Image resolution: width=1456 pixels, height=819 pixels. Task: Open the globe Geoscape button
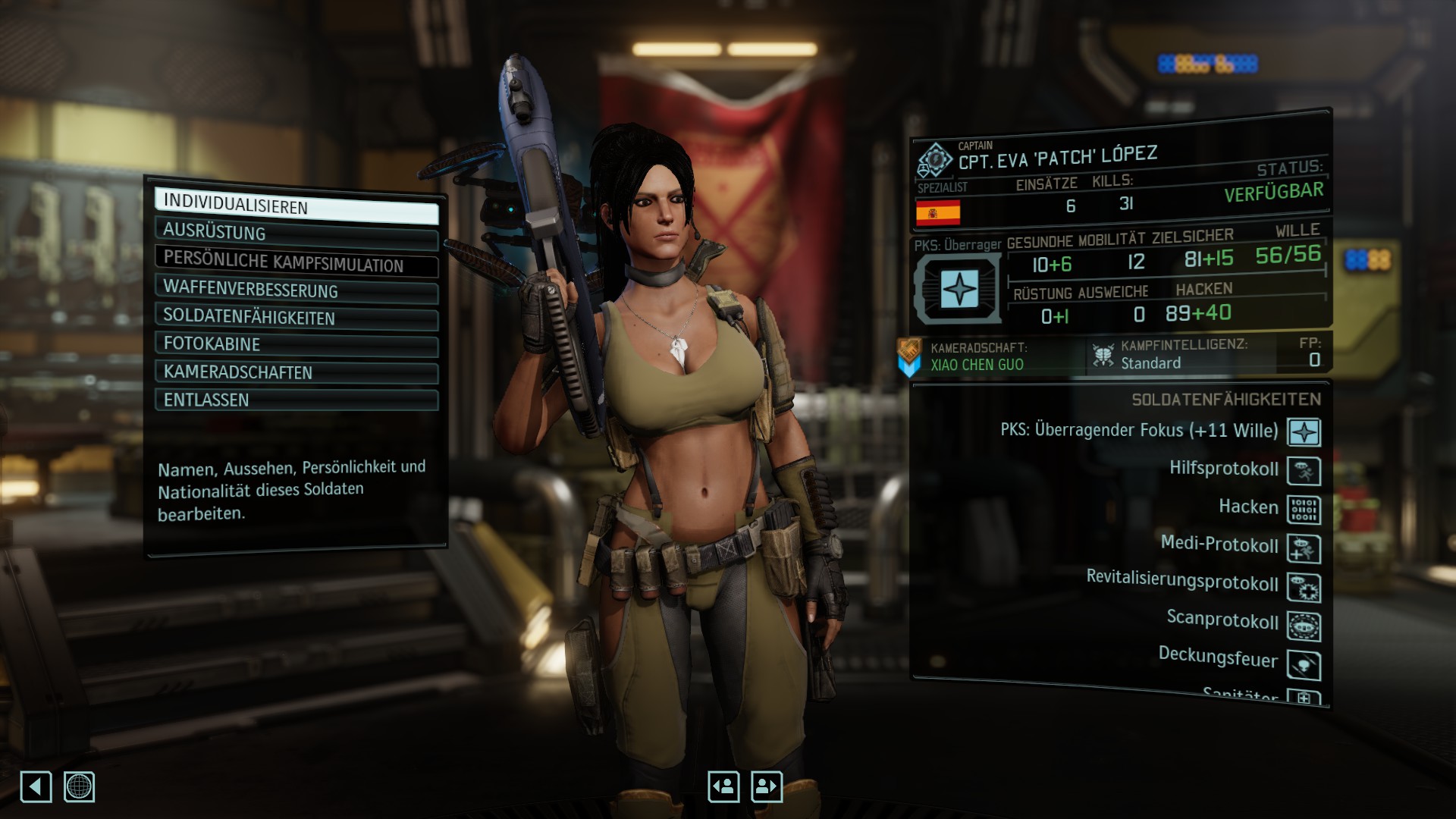pos(79,786)
